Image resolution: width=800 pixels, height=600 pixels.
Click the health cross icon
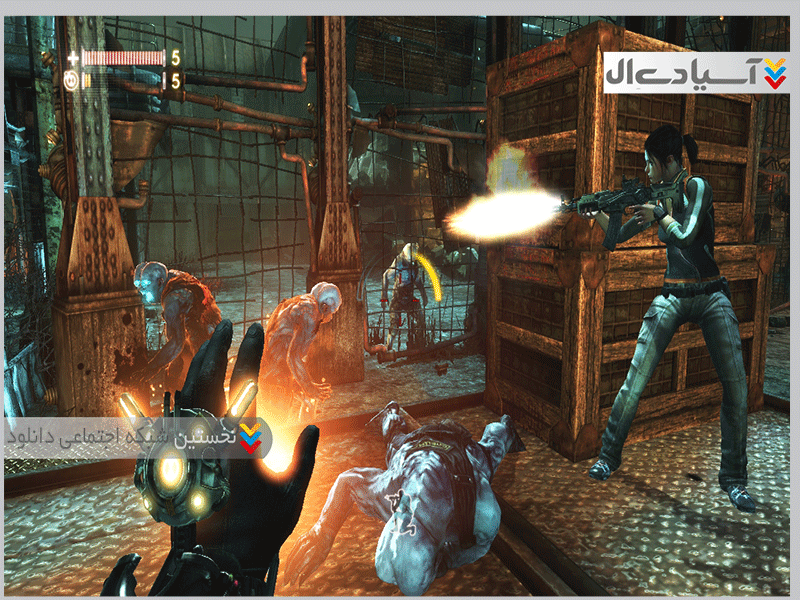coord(70,57)
